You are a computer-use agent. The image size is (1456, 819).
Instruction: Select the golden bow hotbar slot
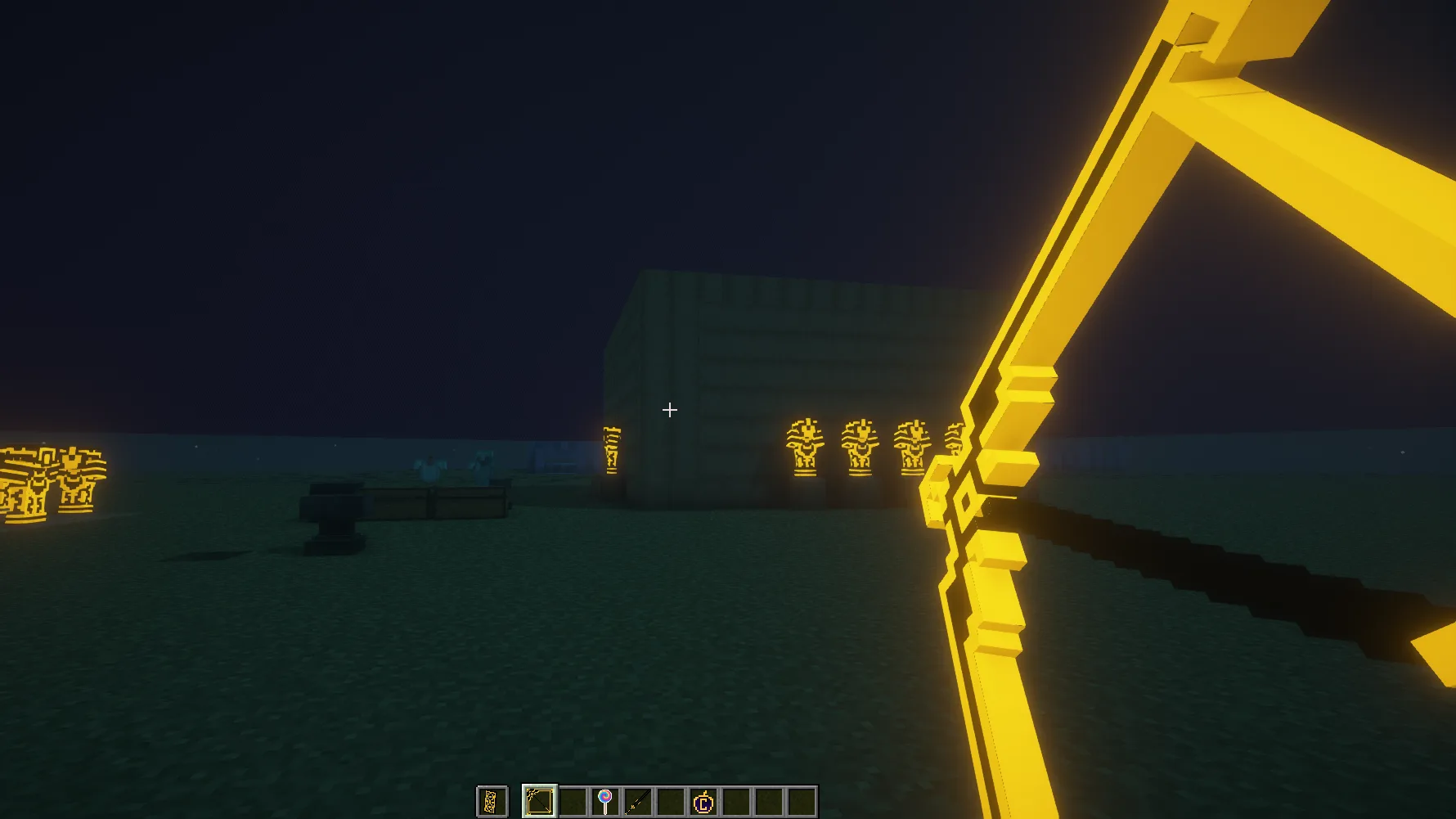(540, 802)
